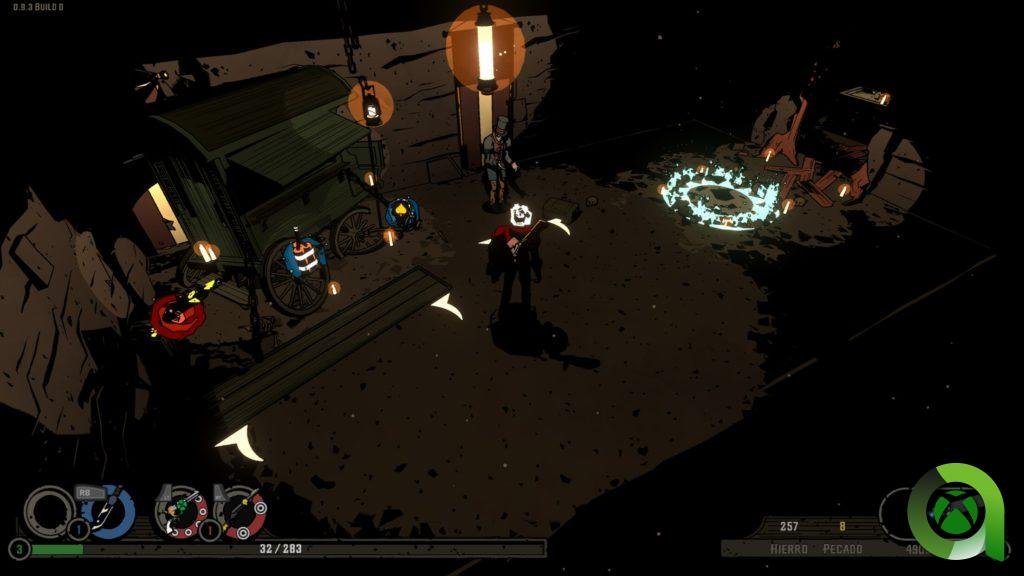
Task: Activate the blue-ringed knife ability
Action: [109, 511]
